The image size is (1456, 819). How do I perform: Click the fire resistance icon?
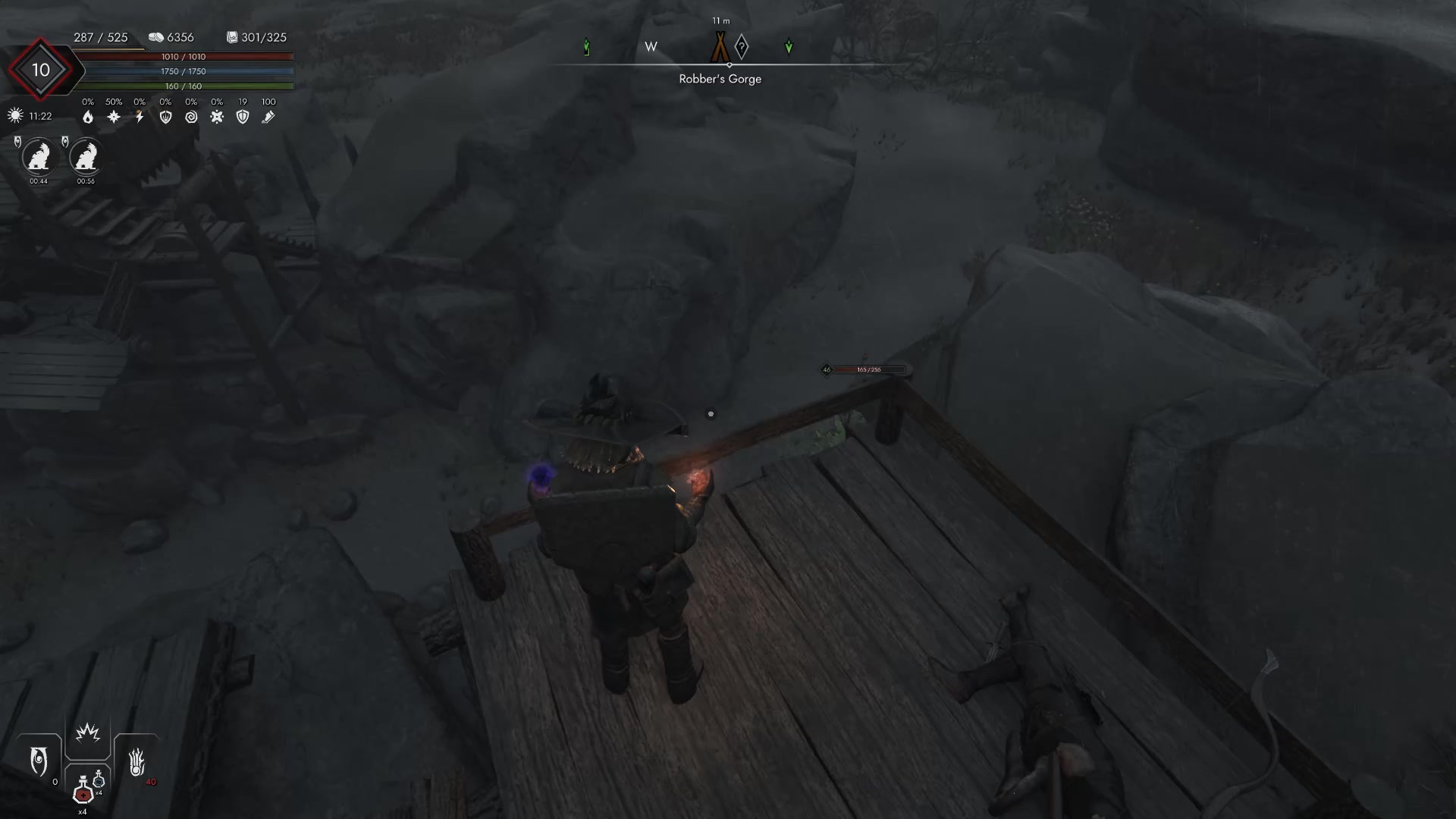coord(86,117)
